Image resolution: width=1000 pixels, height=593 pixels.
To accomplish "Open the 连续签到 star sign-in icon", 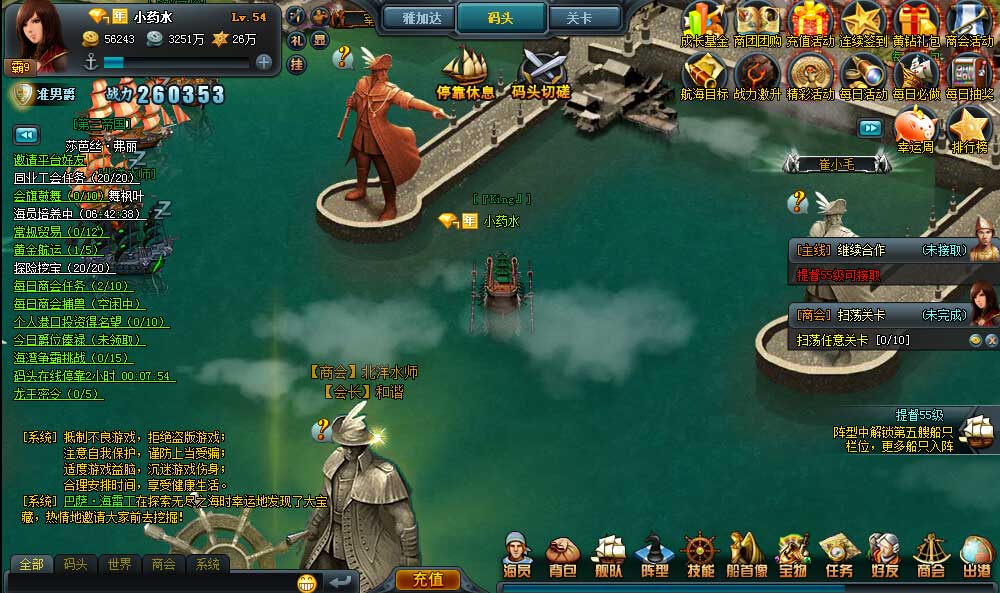I will [860, 25].
